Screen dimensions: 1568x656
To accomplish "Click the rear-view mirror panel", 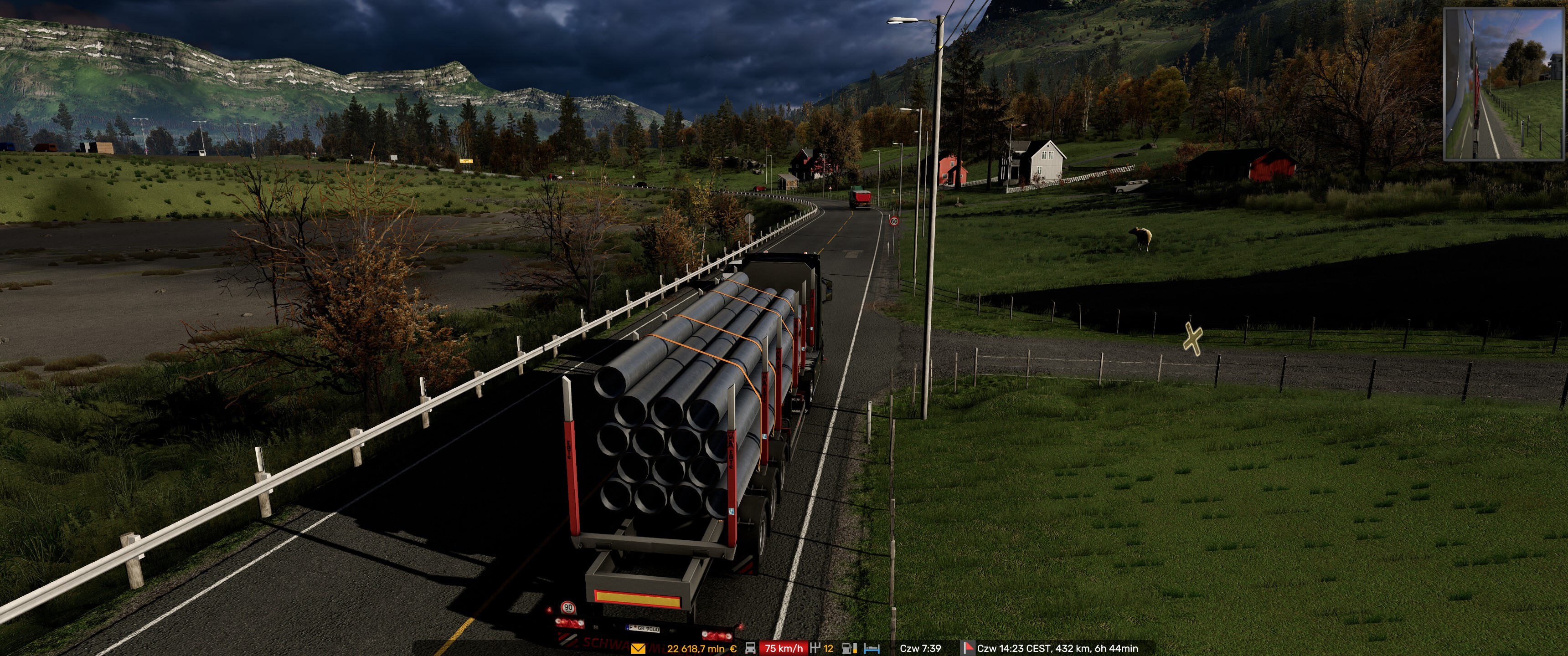I will point(1503,85).
